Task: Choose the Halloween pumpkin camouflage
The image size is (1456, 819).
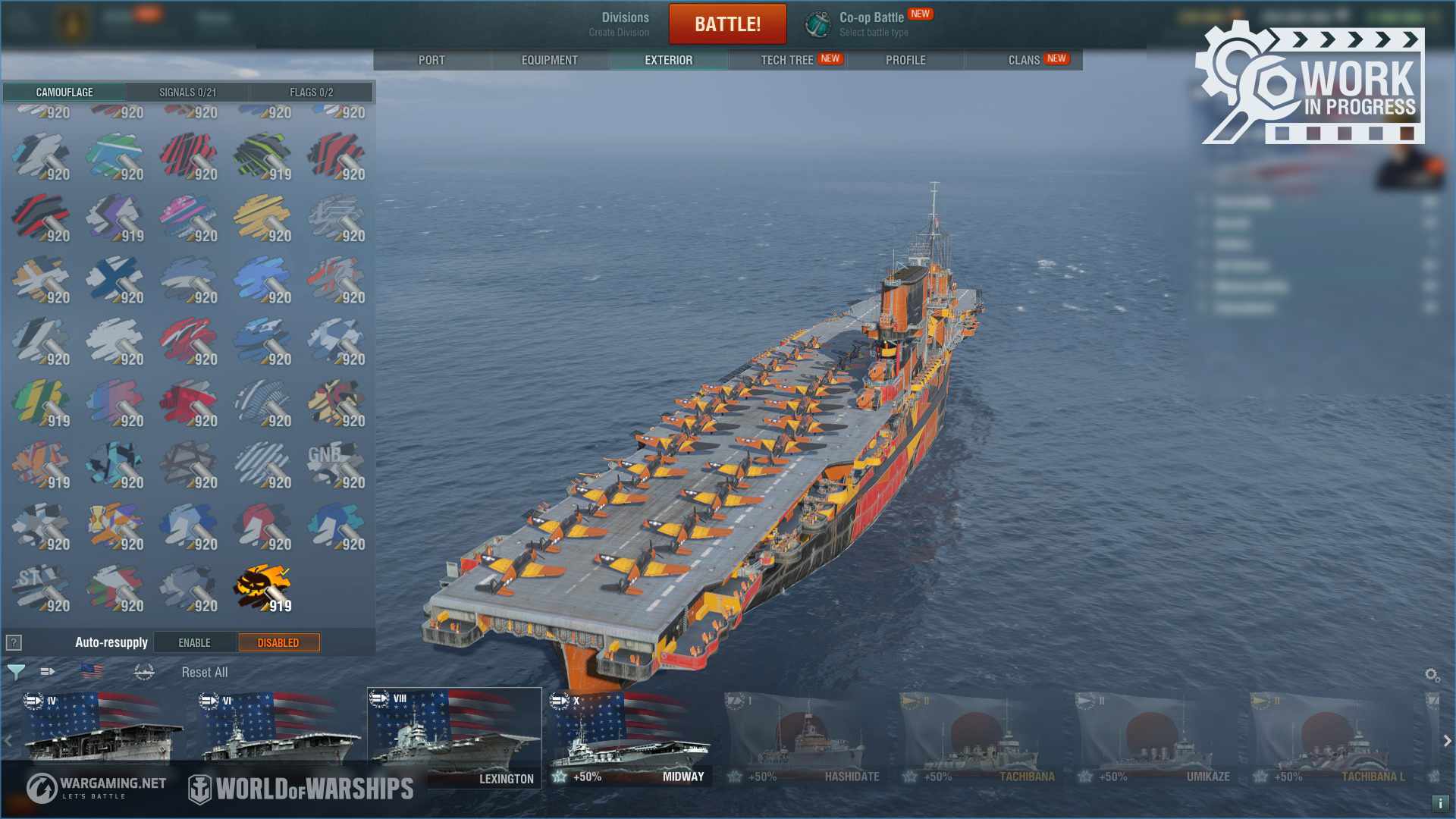Action: 262,587
